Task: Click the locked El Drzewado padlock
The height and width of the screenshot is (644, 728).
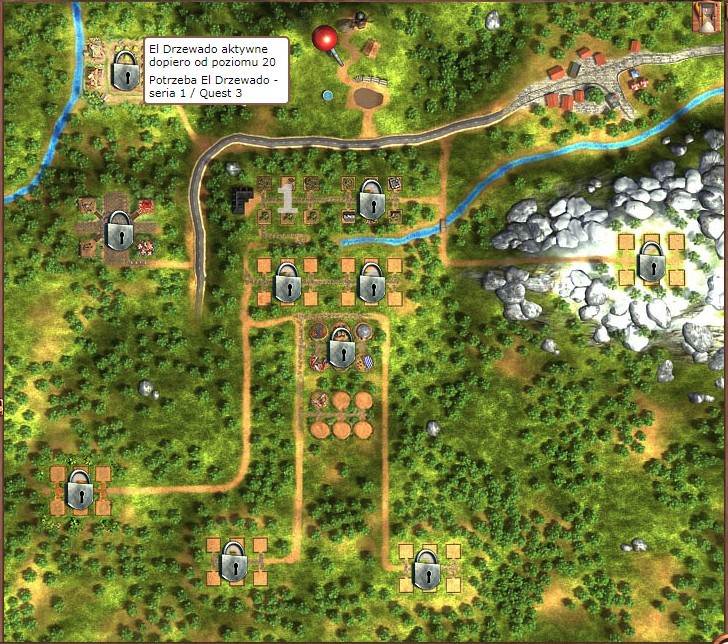Action: click(x=125, y=70)
